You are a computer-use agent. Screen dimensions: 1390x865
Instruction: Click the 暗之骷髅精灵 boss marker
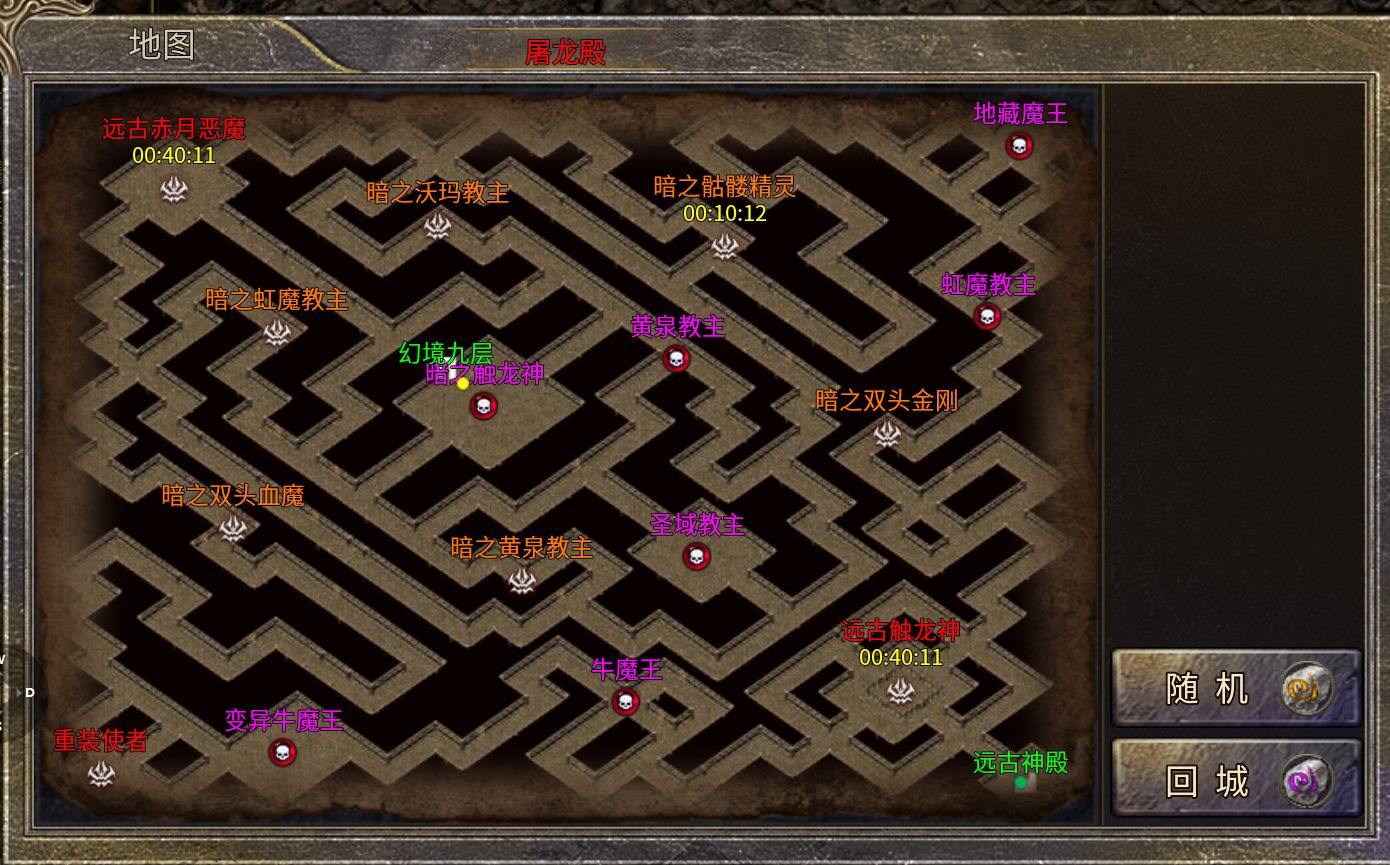[724, 245]
